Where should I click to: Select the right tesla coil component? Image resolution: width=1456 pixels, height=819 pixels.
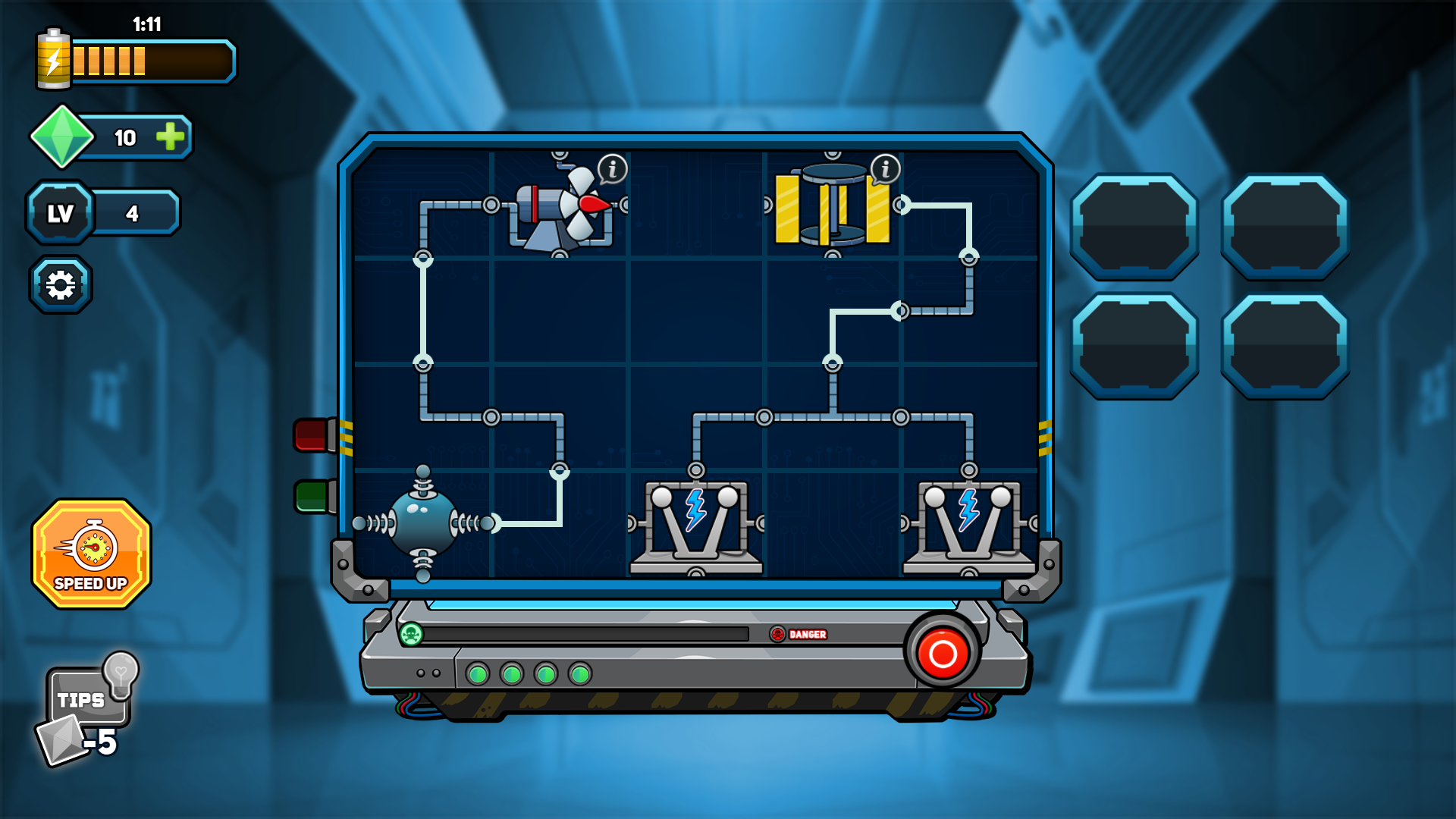coord(967,523)
